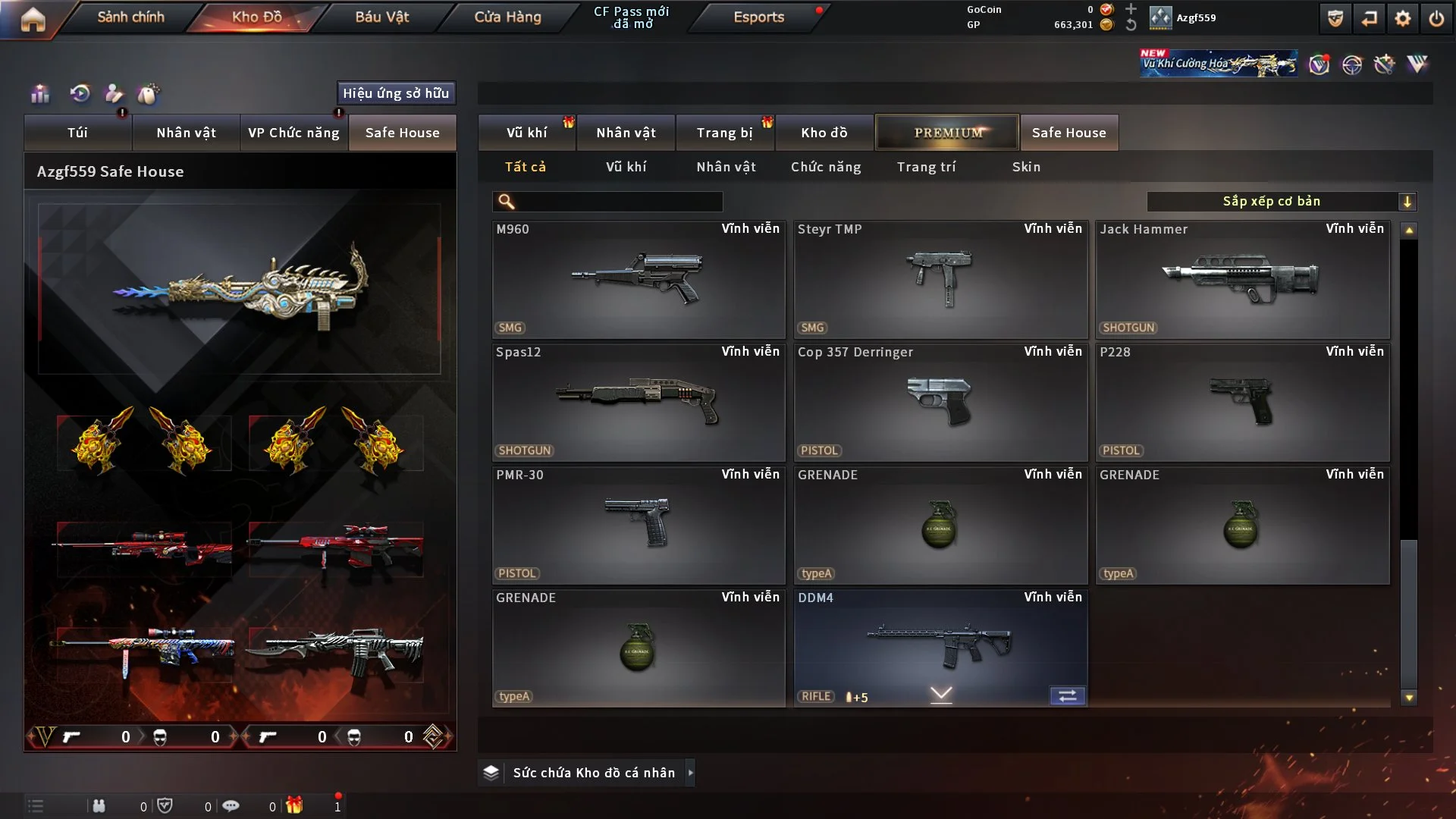1456x819 pixels.
Task: Select the Túi bag tab
Action: click(x=77, y=133)
